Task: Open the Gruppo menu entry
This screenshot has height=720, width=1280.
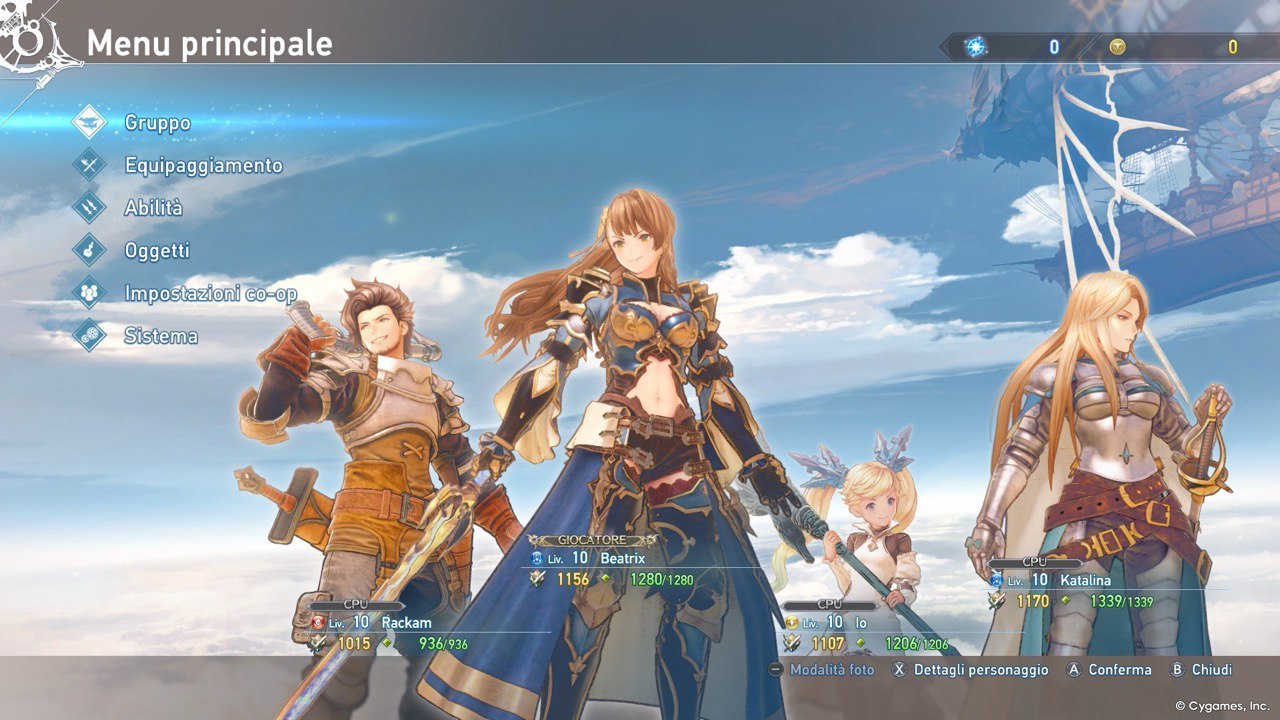Action: pyautogui.click(x=157, y=123)
